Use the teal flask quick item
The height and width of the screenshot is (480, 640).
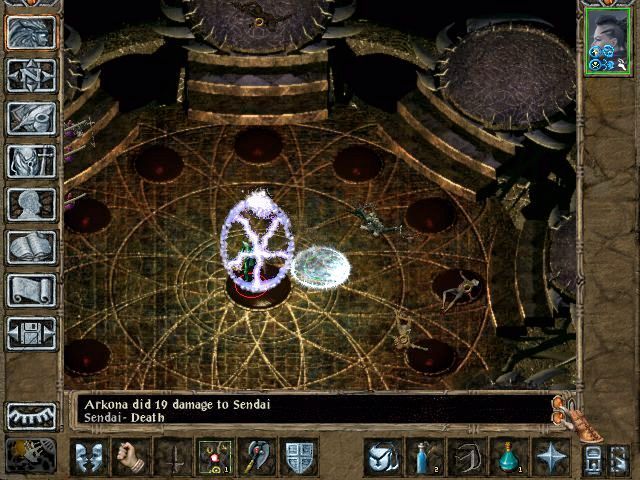509,457
